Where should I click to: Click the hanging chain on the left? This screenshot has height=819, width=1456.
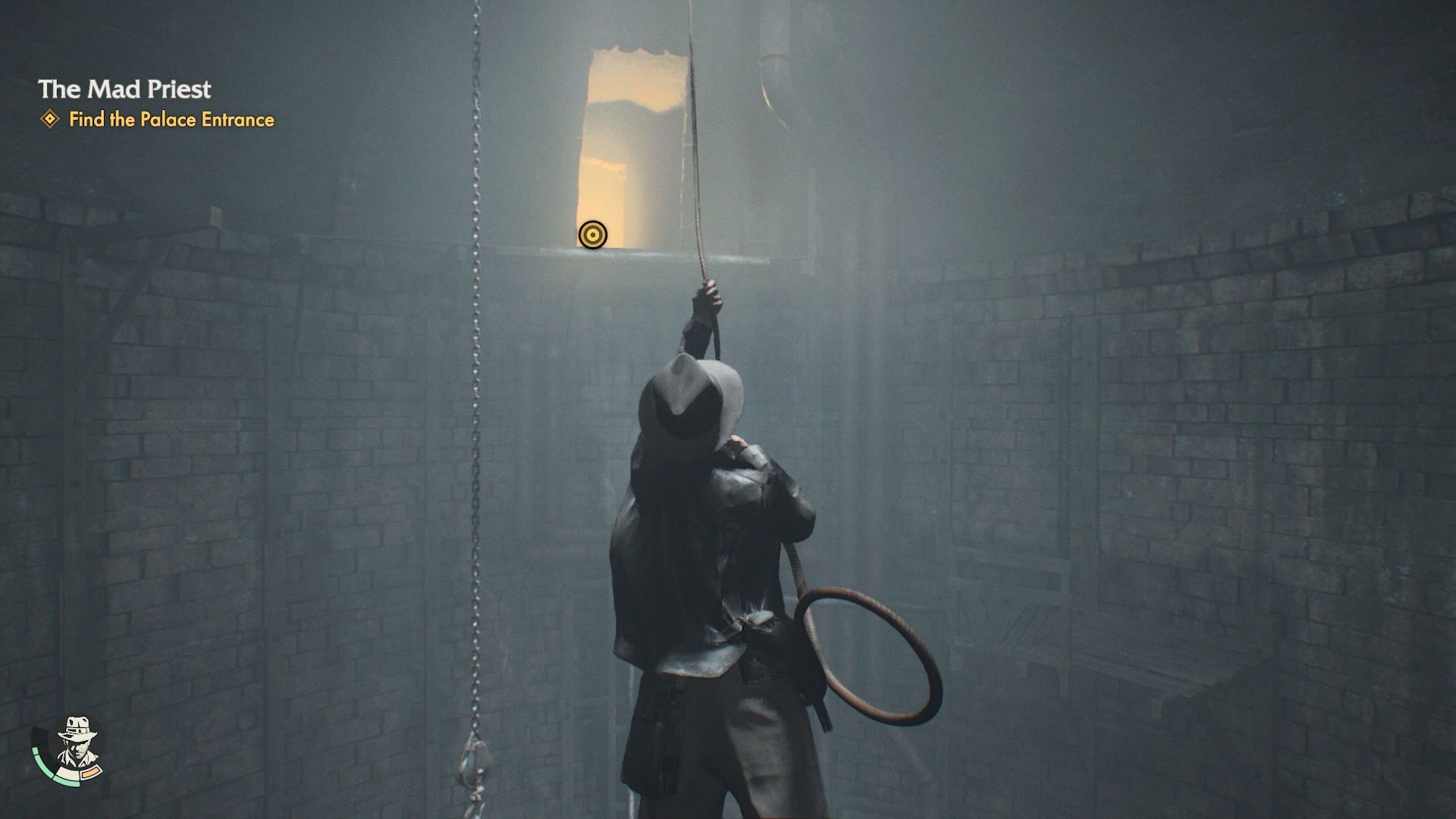[476, 303]
